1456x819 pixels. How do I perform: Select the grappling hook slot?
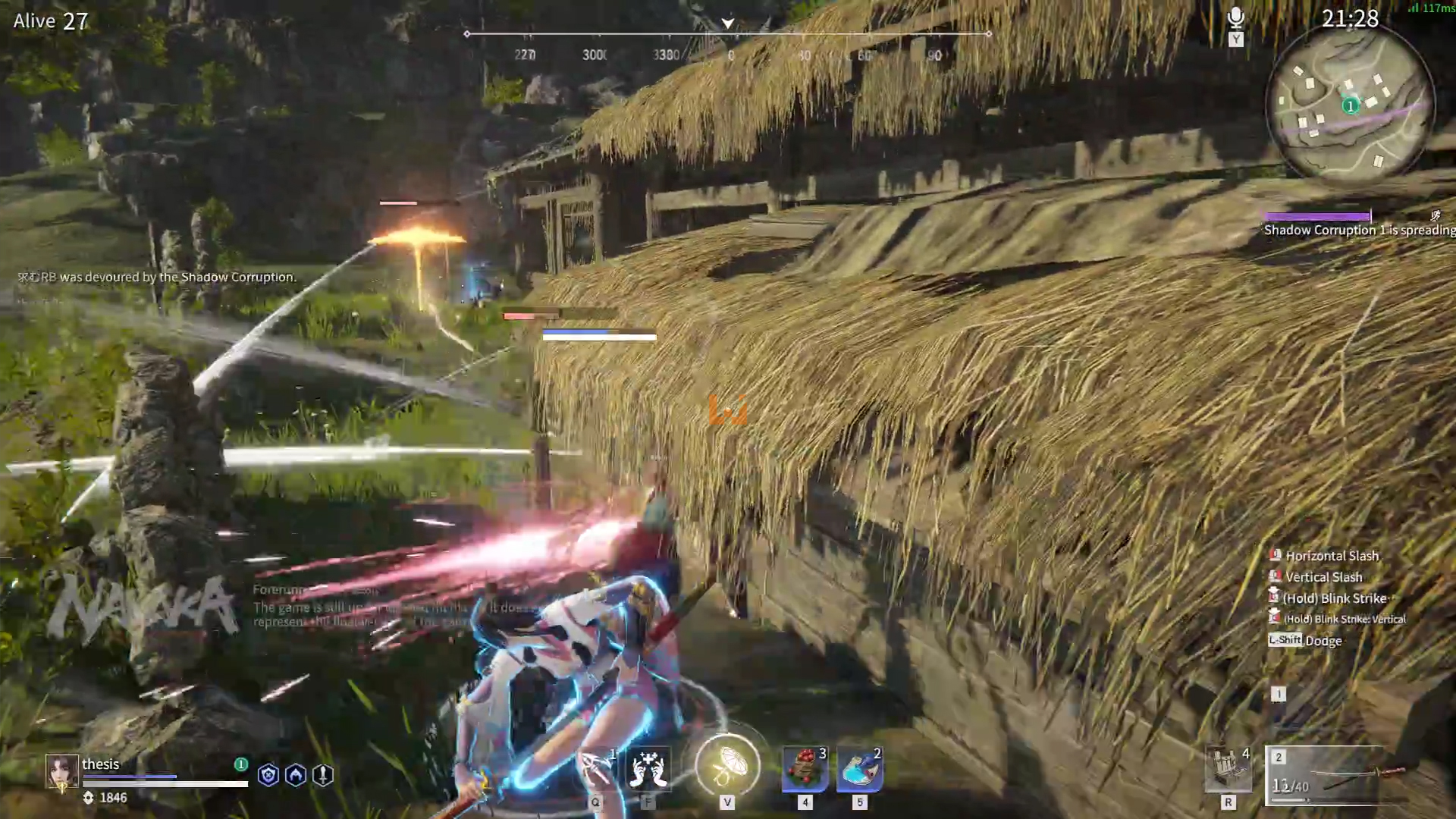(598, 768)
